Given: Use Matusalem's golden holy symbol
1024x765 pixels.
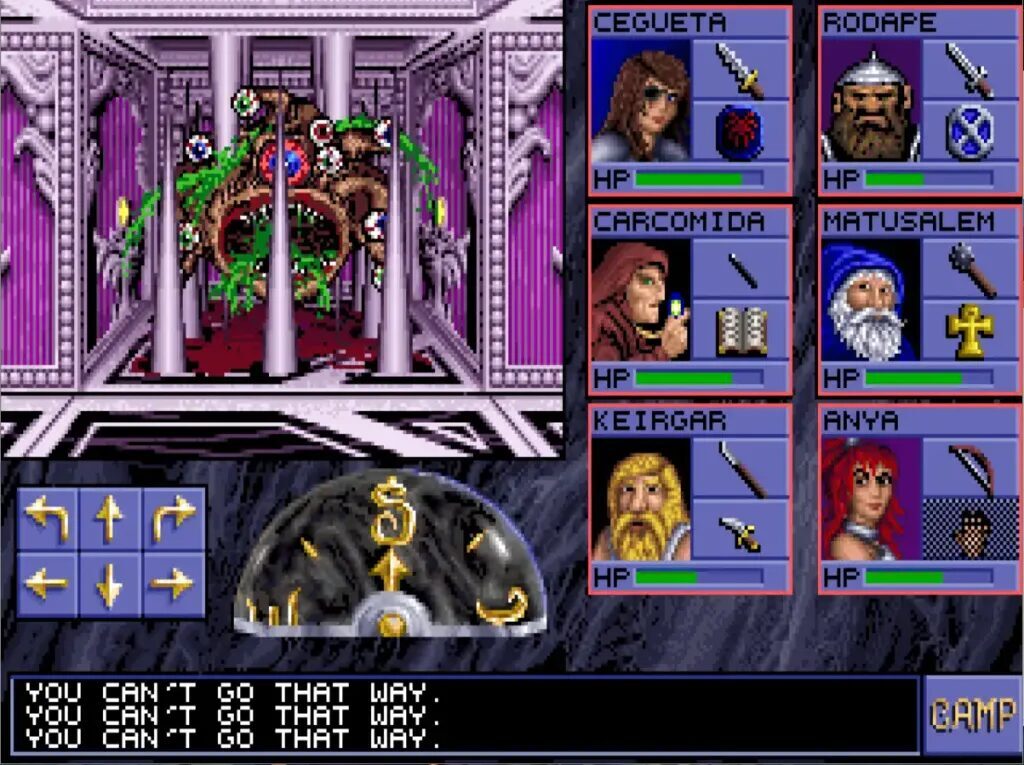Looking at the screenshot, I should (x=969, y=332).
